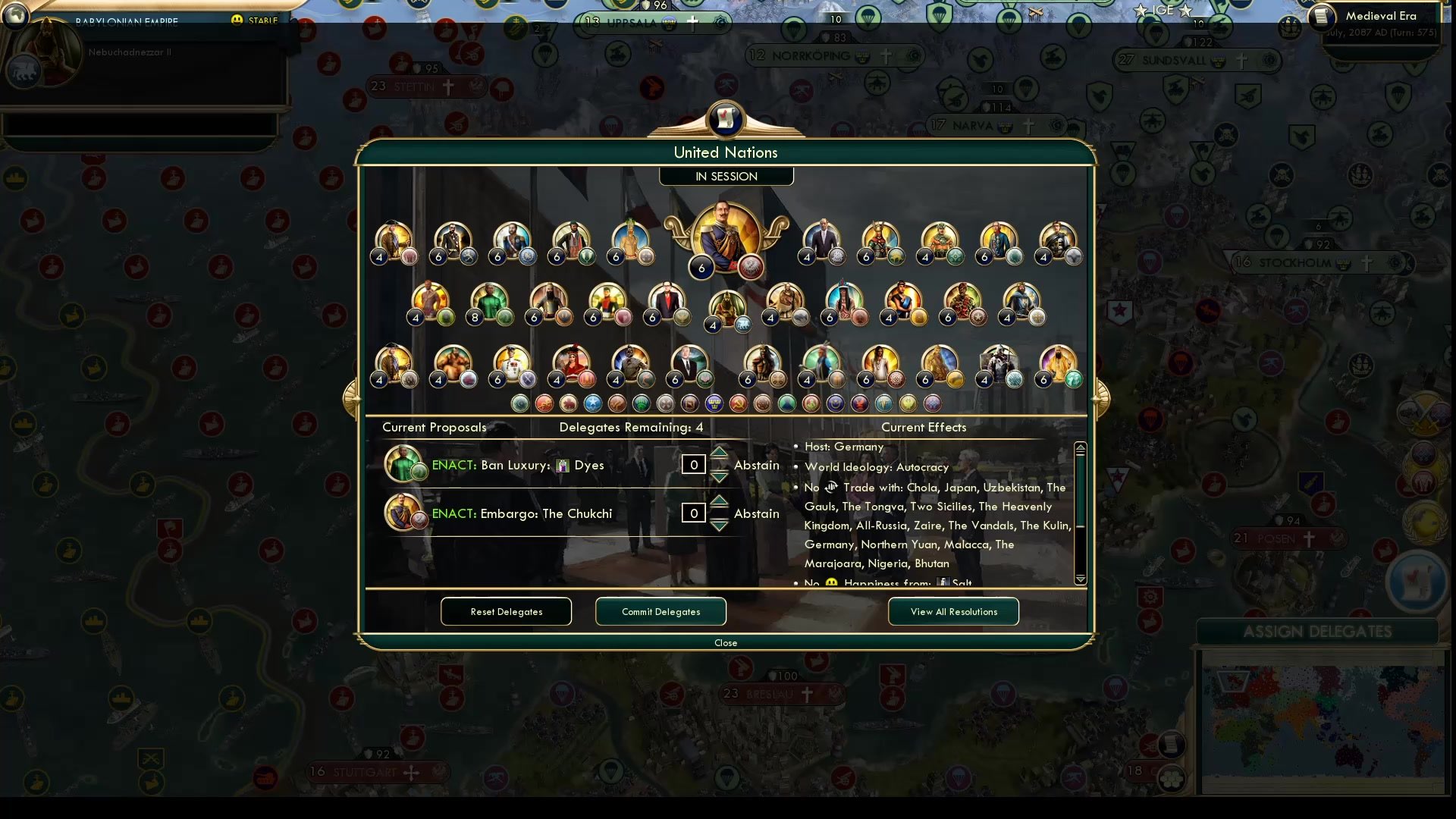The width and height of the screenshot is (1456, 819).
Task: Click the IGE star icon at the top
Action: pos(1141,11)
